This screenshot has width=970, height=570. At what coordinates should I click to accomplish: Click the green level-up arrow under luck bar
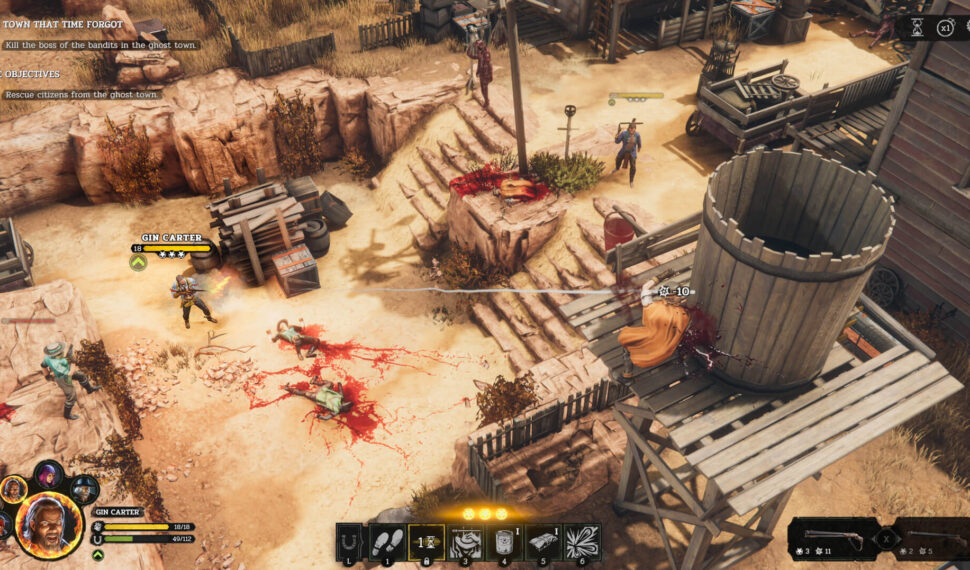coord(97,552)
